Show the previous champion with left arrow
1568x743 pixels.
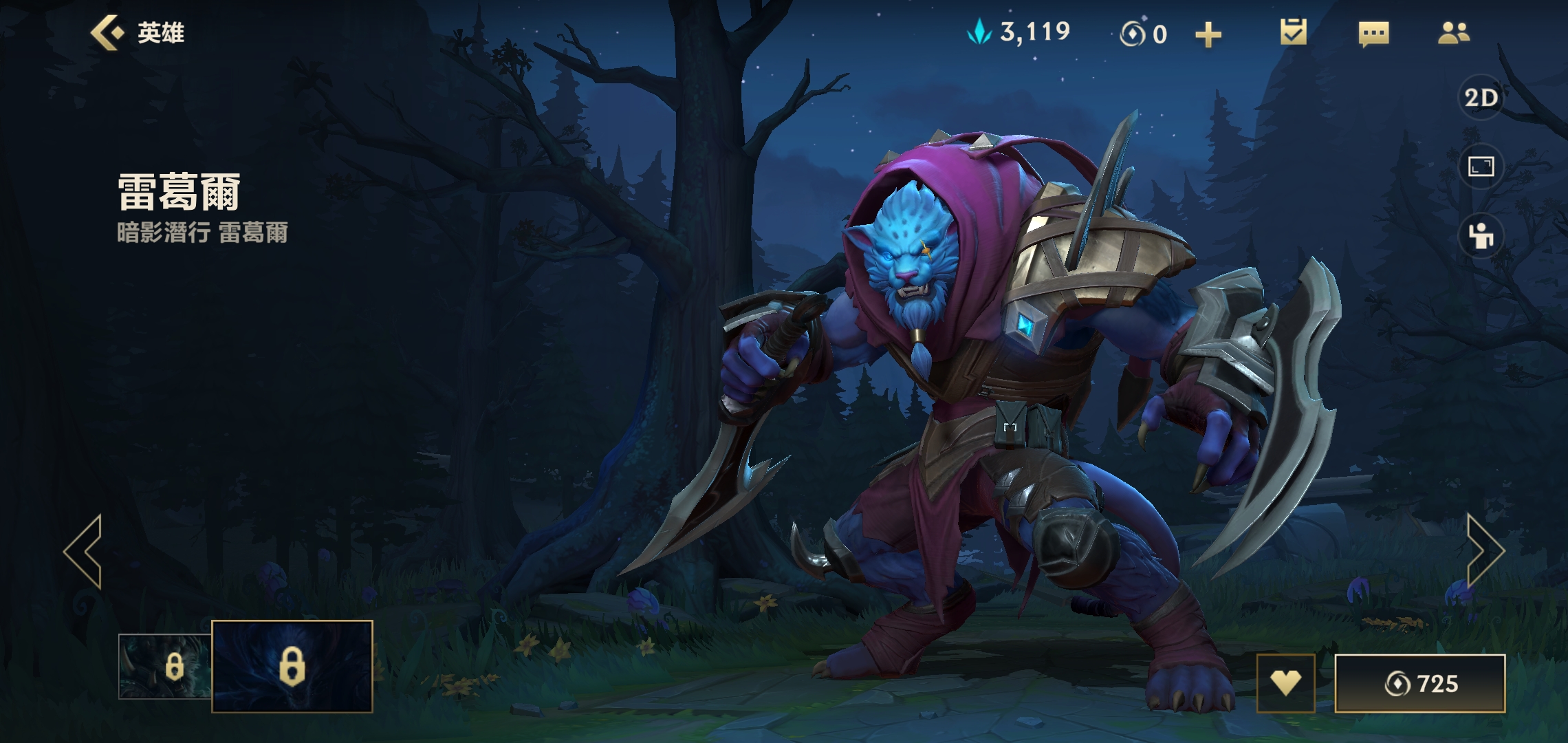coord(84,551)
